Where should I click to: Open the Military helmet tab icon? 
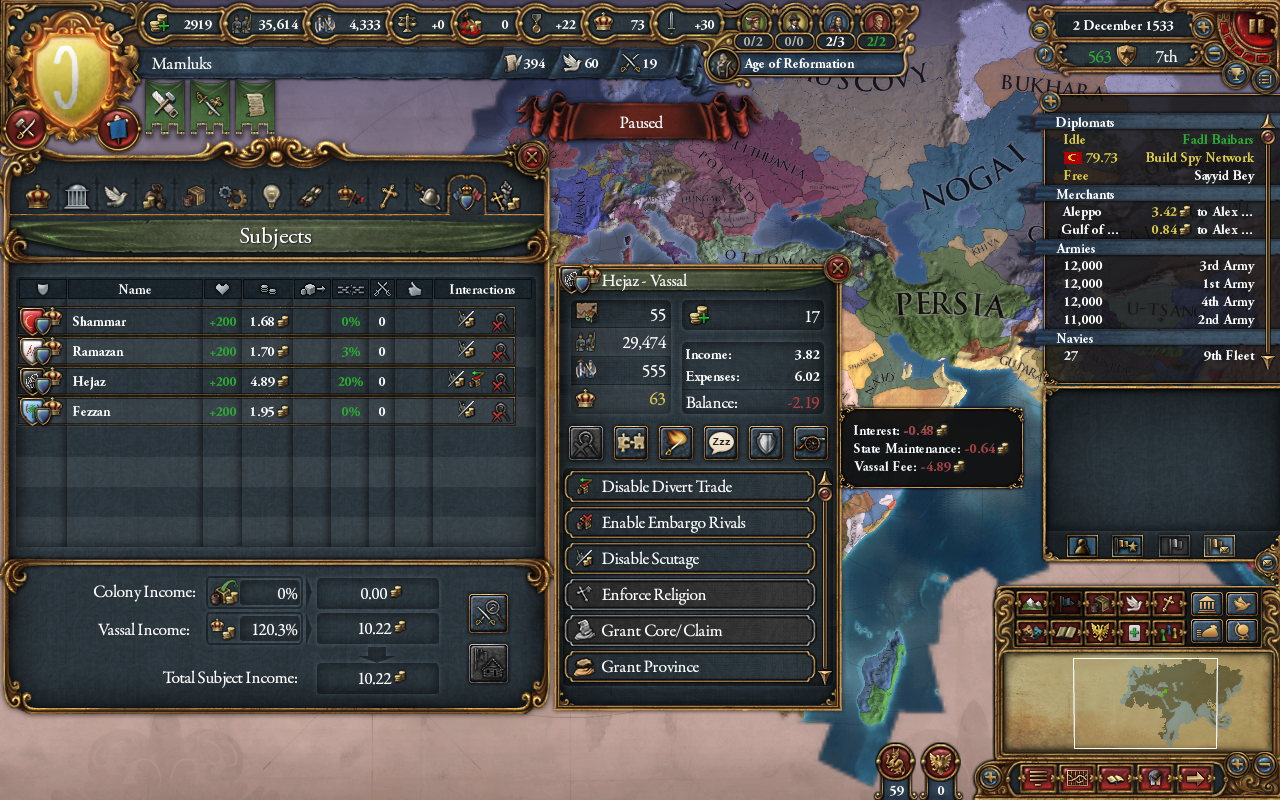click(430, 195)
